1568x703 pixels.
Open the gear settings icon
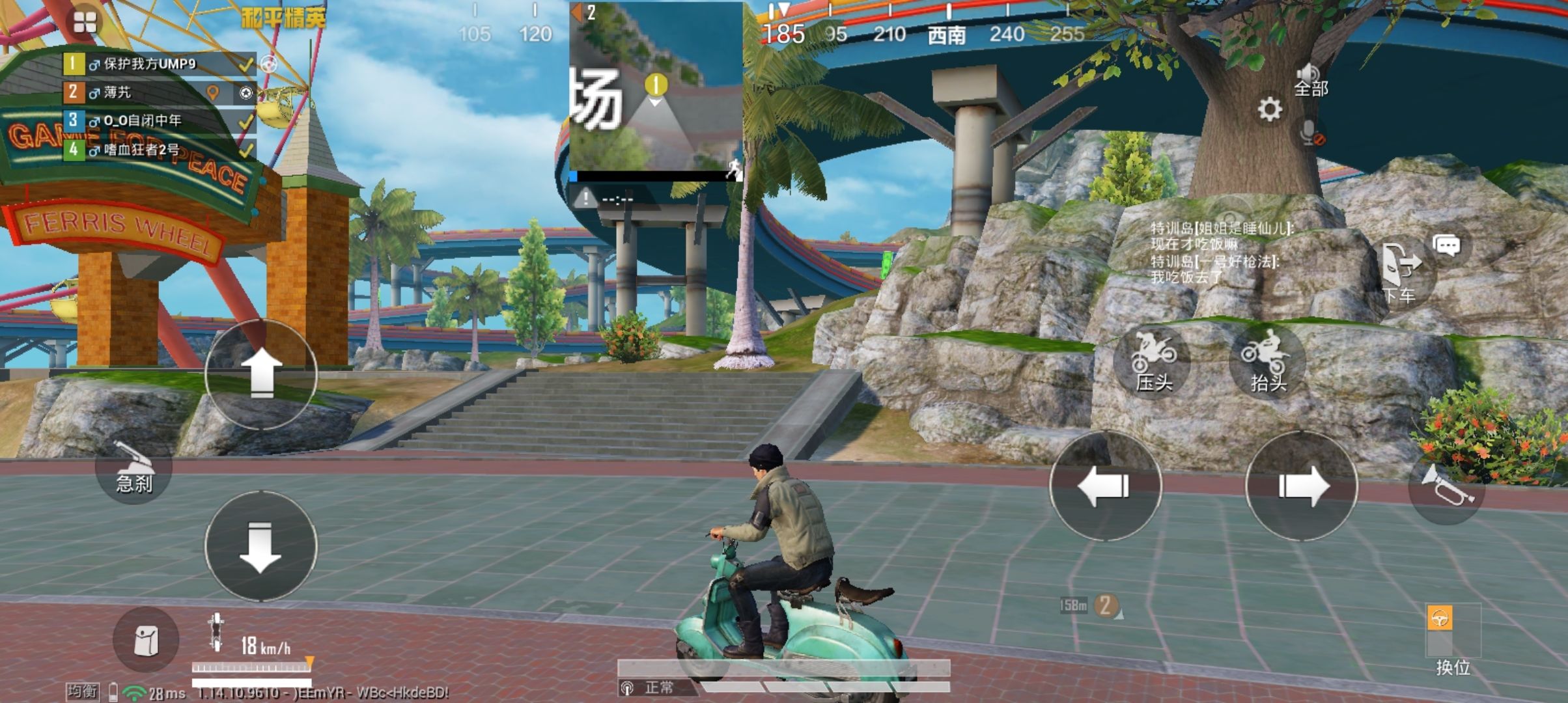pos(1269,109)
